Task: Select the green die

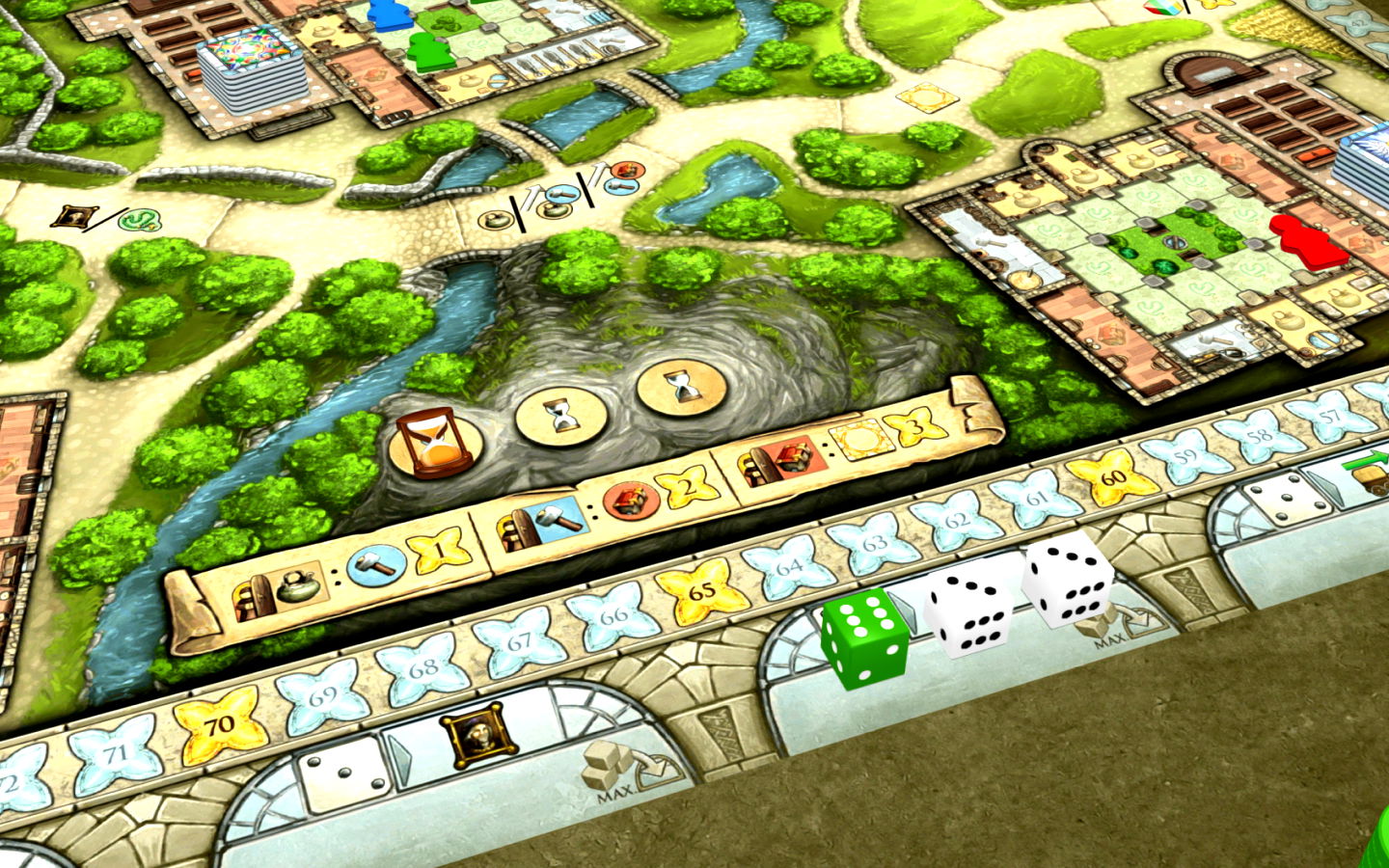Action: (x=864, y=637)
